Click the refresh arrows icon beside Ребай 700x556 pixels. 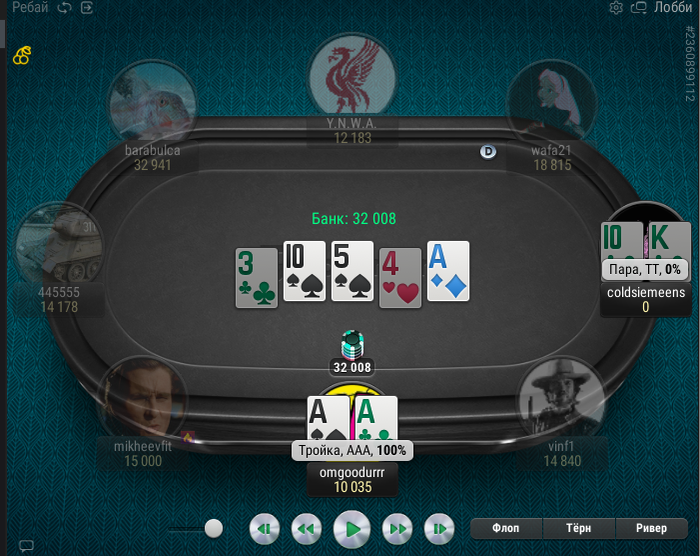point(65,8)
